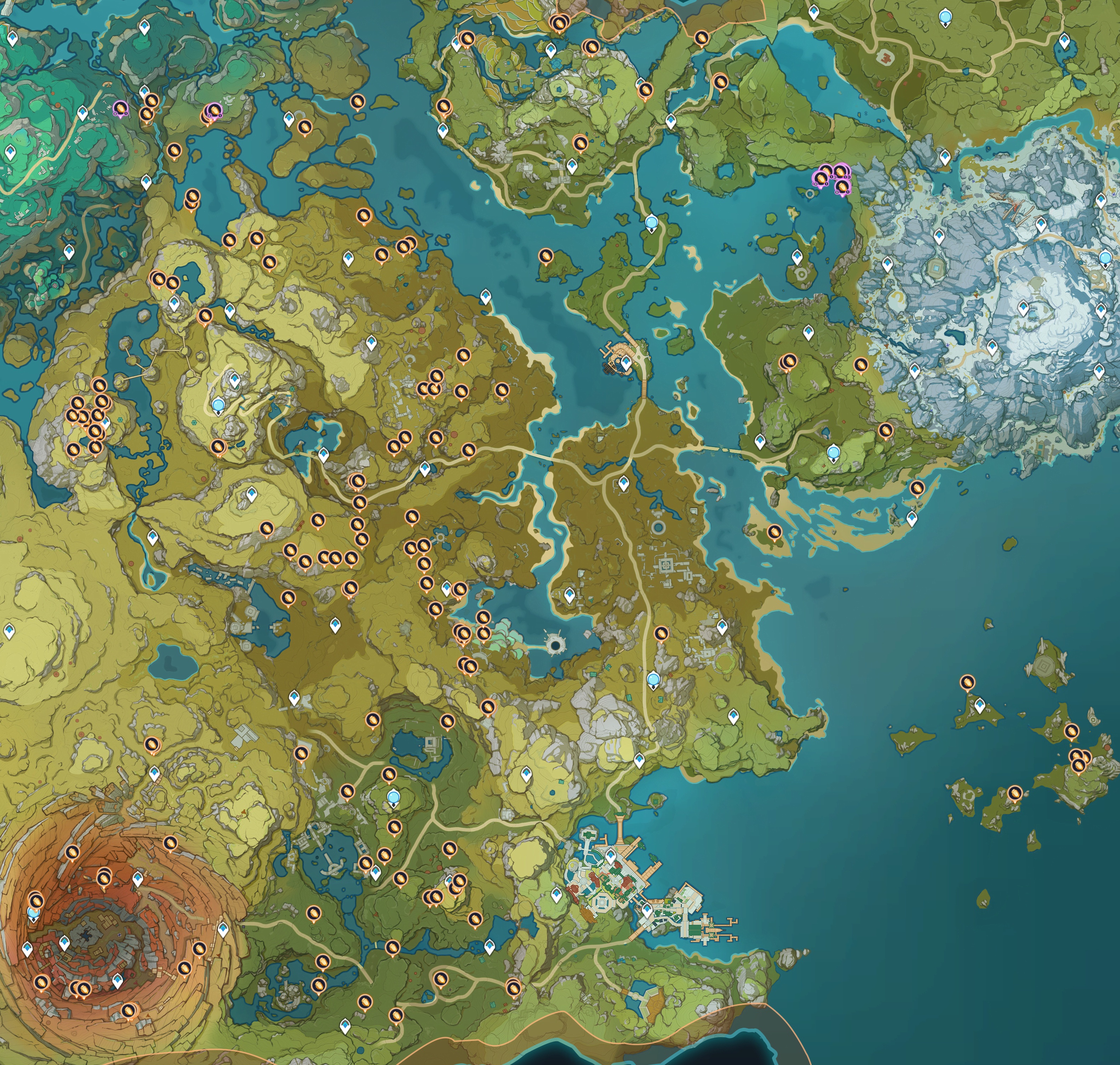1120x1065 pixels.
Task: Click the ore marker beside the offshore islands' waypoint
Action: tap(967, 682)
